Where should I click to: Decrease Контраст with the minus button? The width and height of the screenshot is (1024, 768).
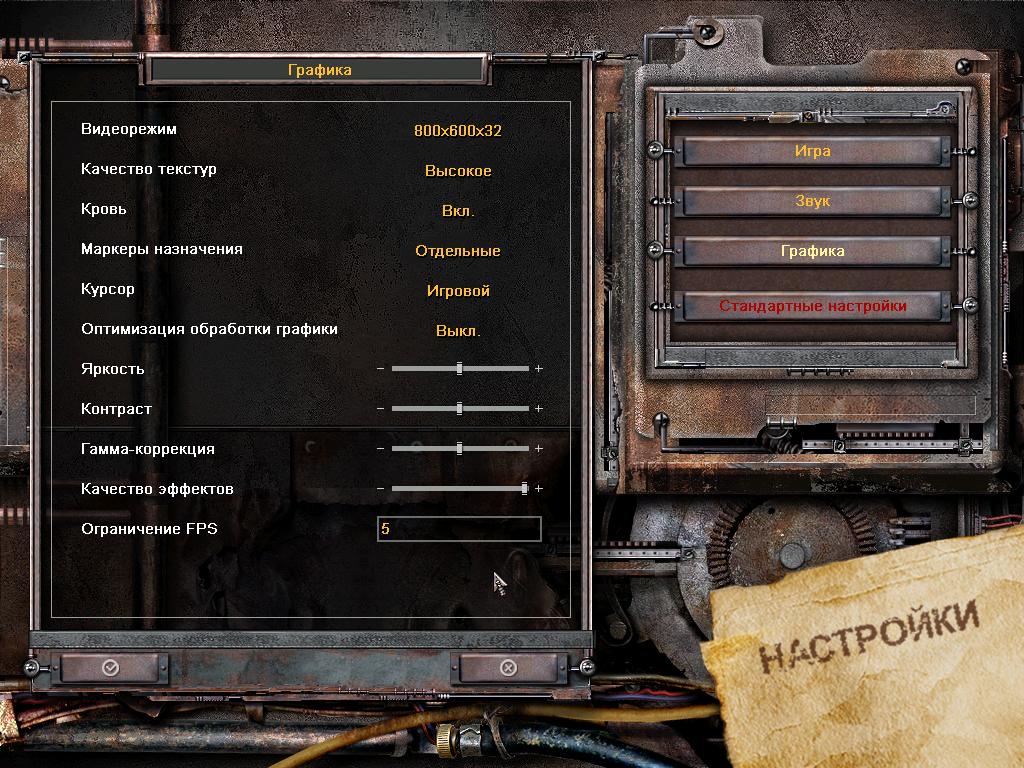(380, 409)
